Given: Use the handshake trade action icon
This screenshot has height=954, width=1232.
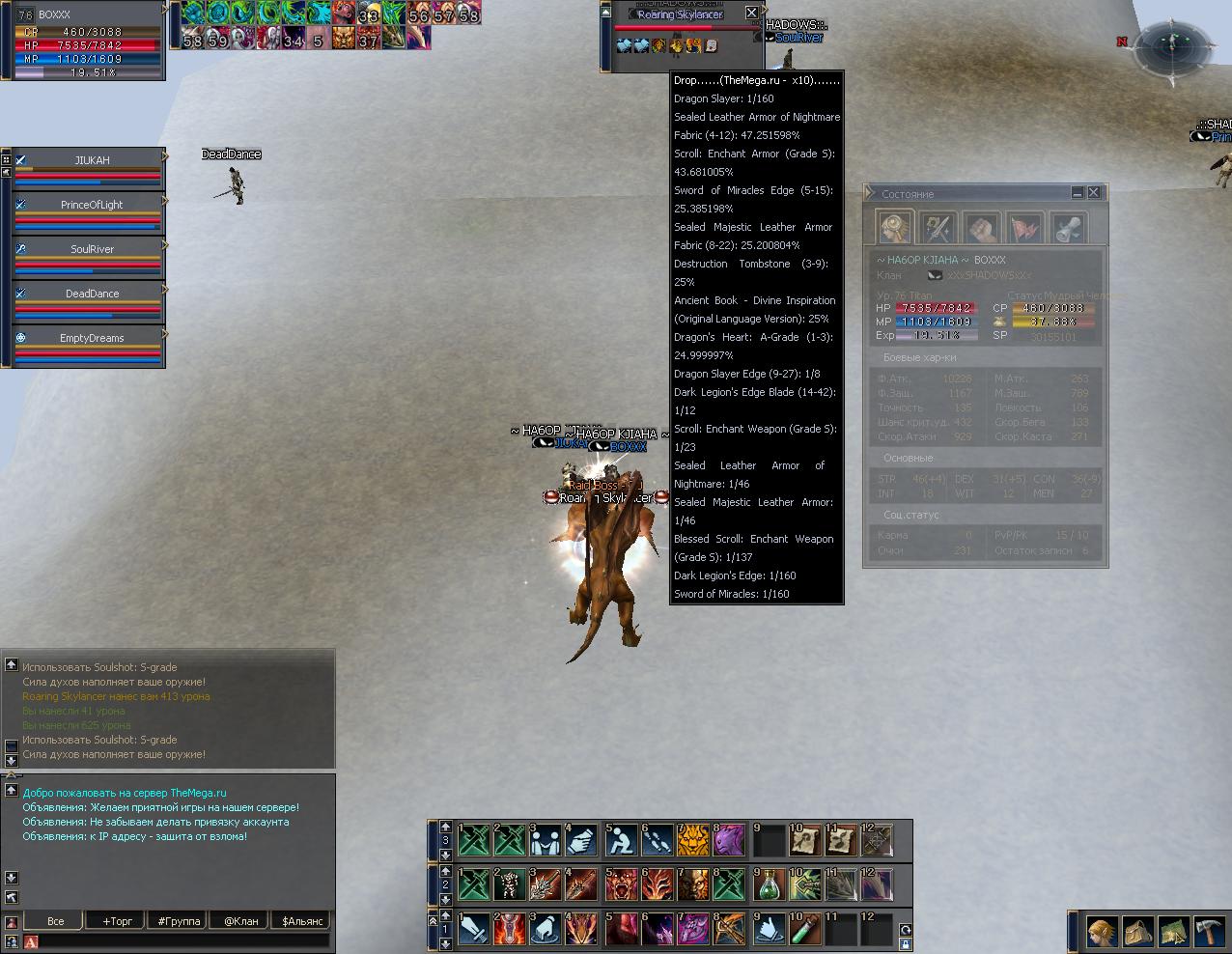Looking at the screenshot, I should [546, 840].
